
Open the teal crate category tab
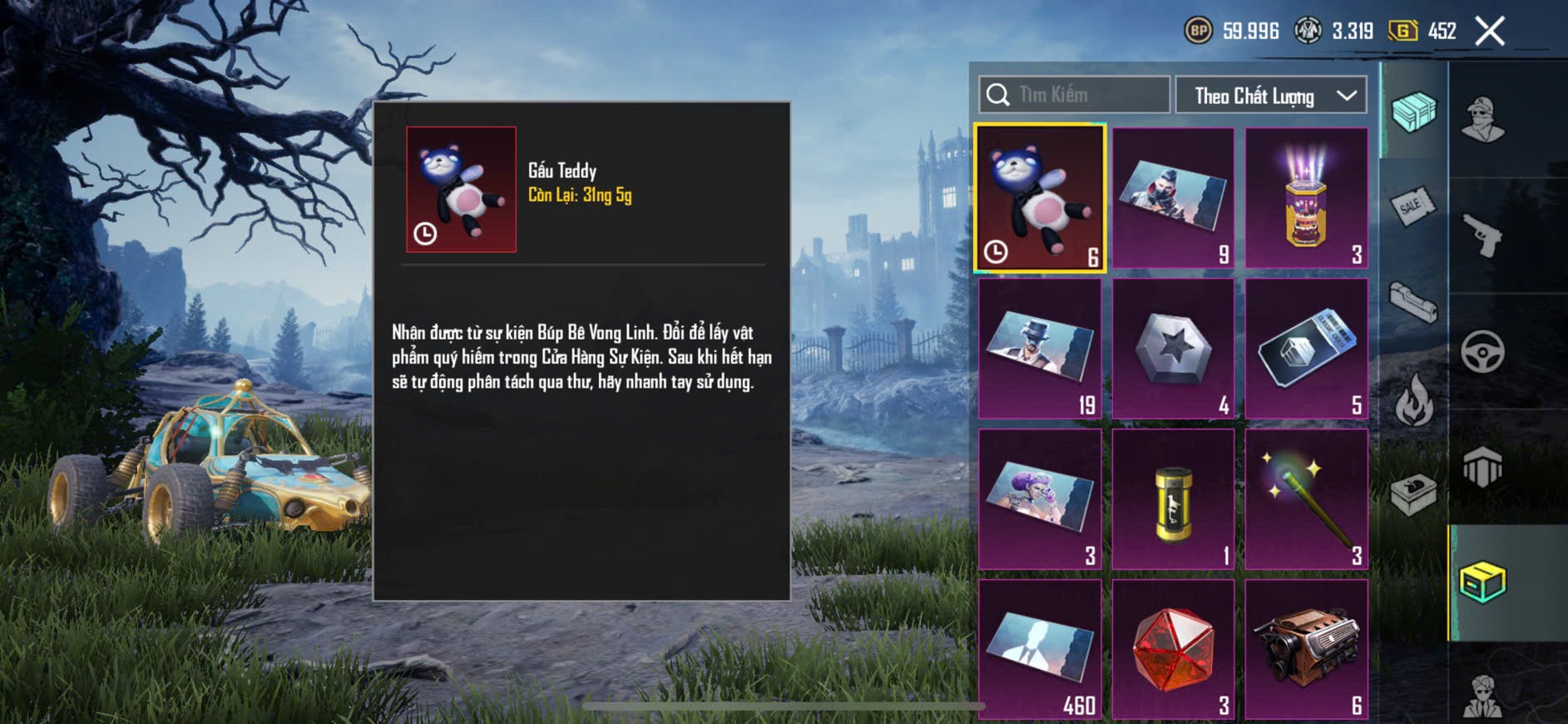coord(1413,112)
